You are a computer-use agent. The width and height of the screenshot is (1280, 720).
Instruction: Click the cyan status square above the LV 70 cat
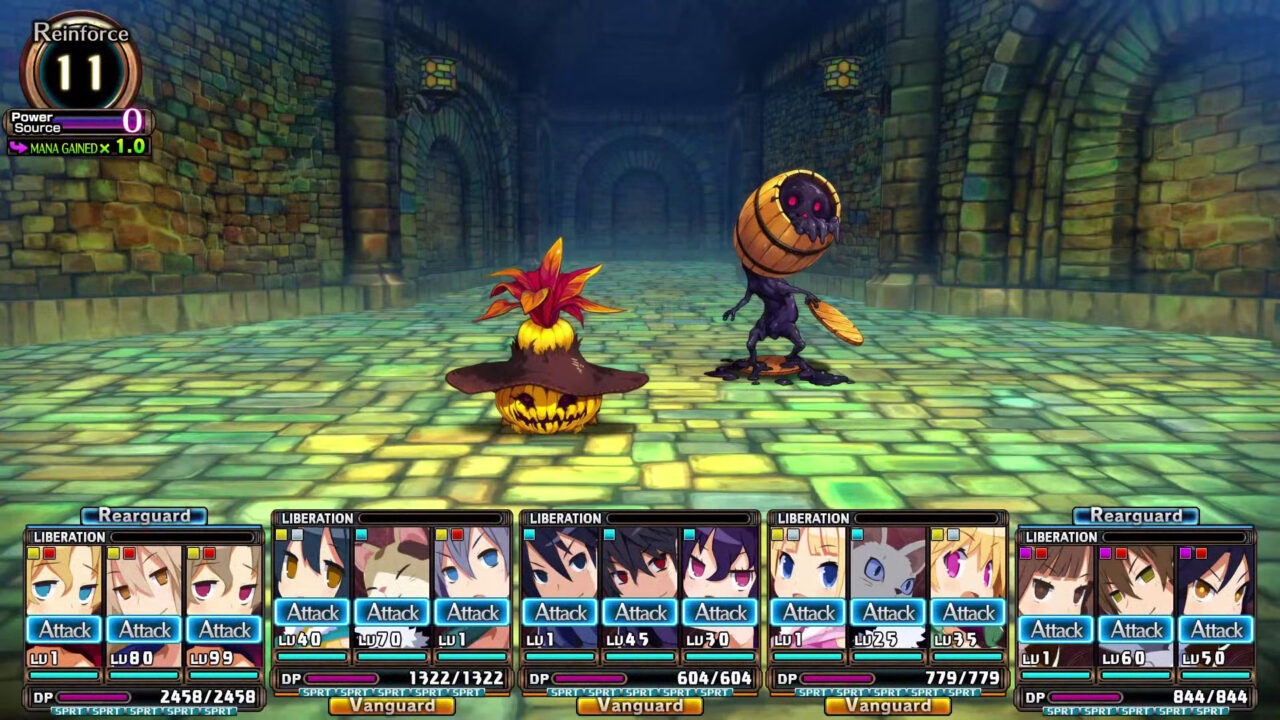361,534
